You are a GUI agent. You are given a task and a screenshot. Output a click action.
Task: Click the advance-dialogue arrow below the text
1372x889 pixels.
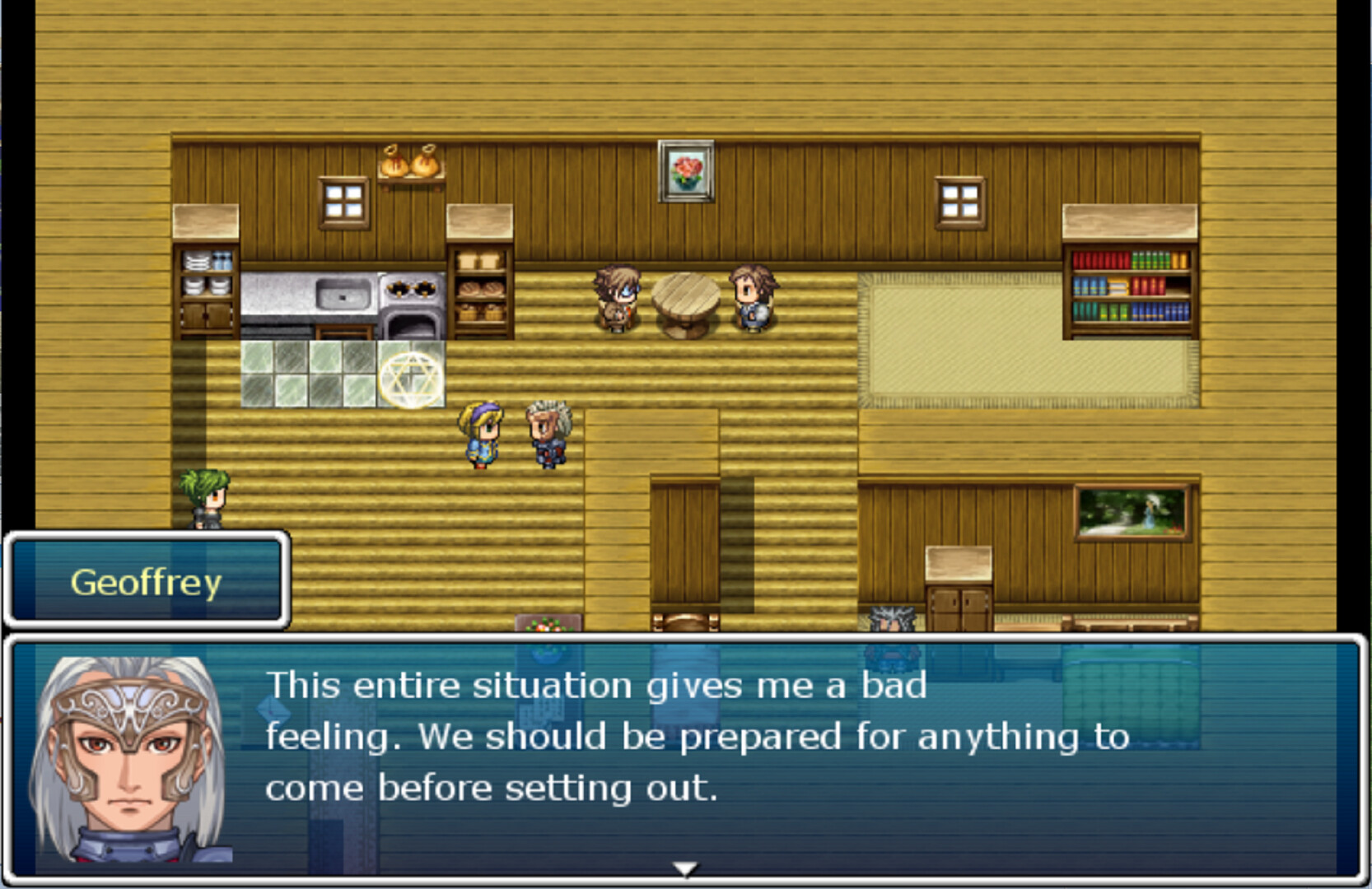(x=684, y=867)
